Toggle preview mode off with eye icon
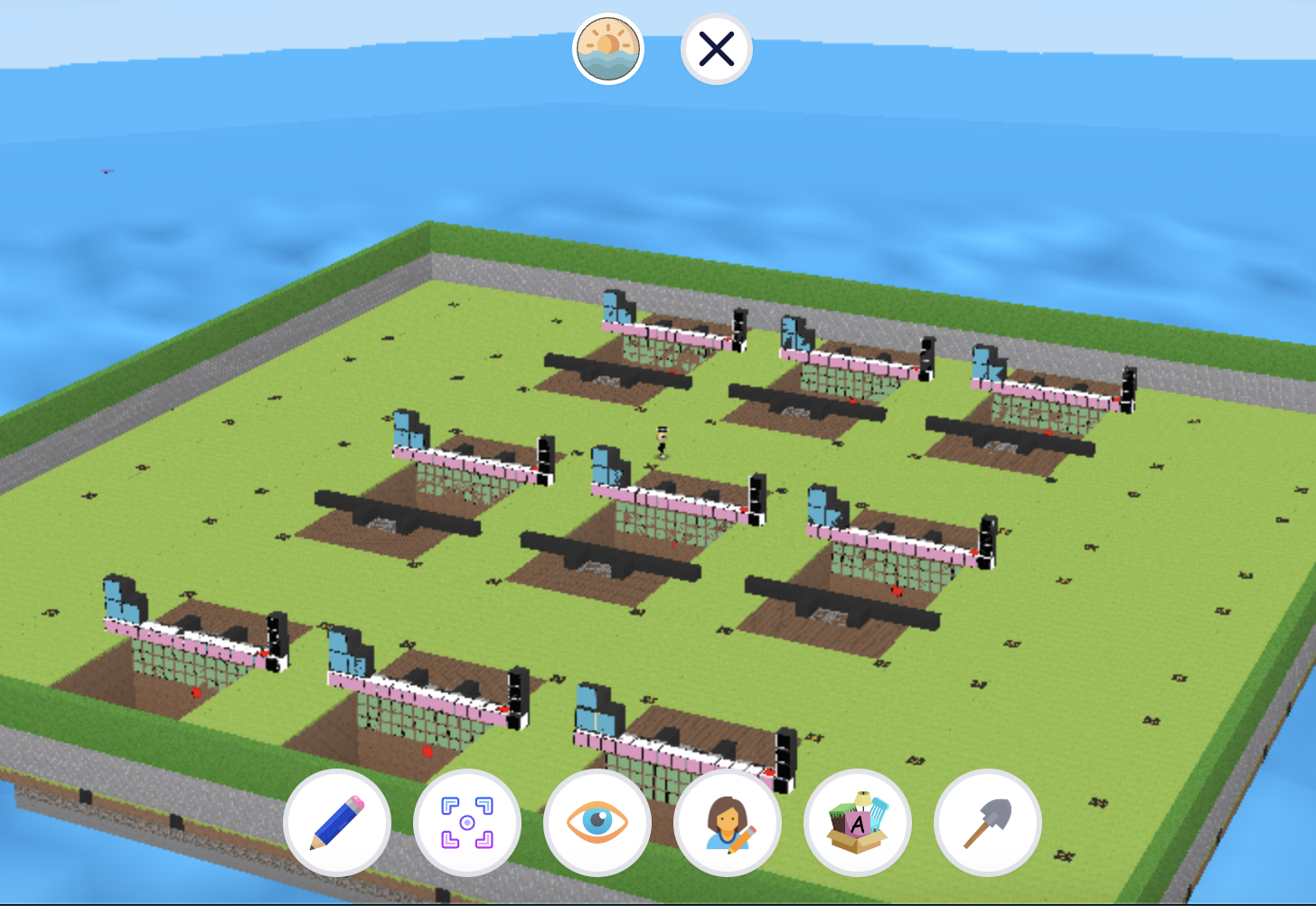The height and width of the screenshot is (906, 1316). (x=597, y=823)
